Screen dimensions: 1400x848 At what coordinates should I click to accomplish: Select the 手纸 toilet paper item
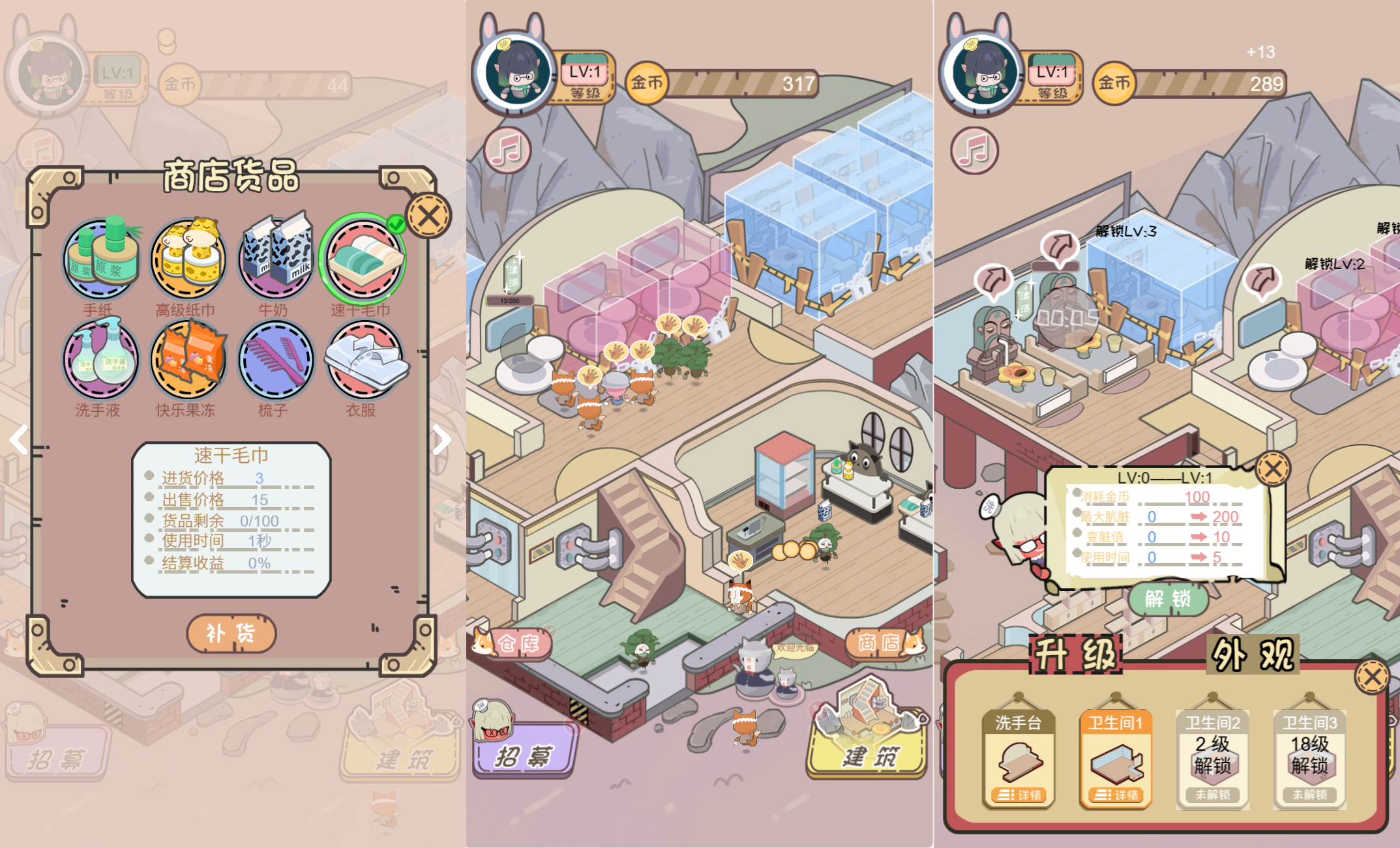(x=101, y=259)
